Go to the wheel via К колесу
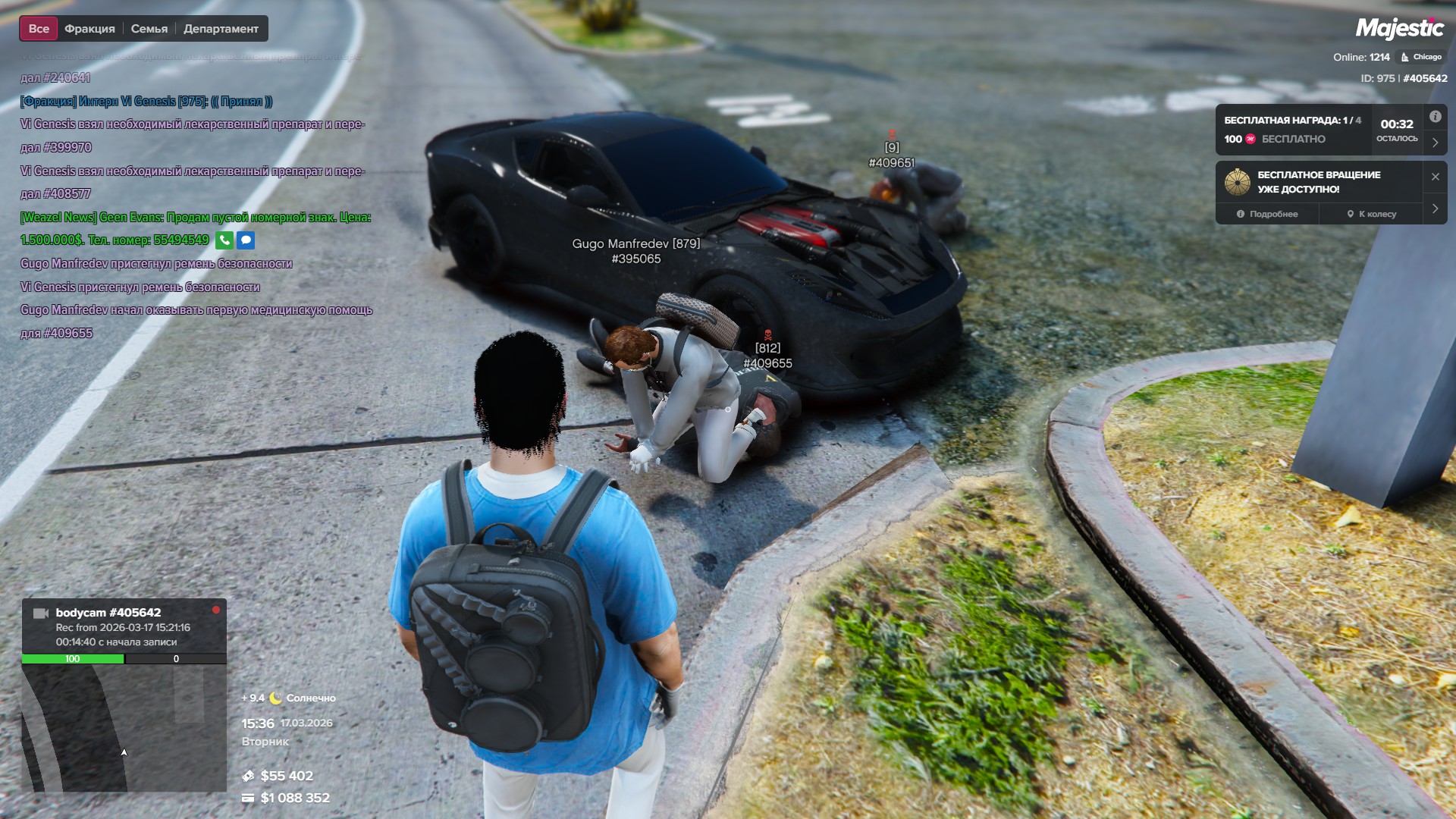 click(1371, 214)
